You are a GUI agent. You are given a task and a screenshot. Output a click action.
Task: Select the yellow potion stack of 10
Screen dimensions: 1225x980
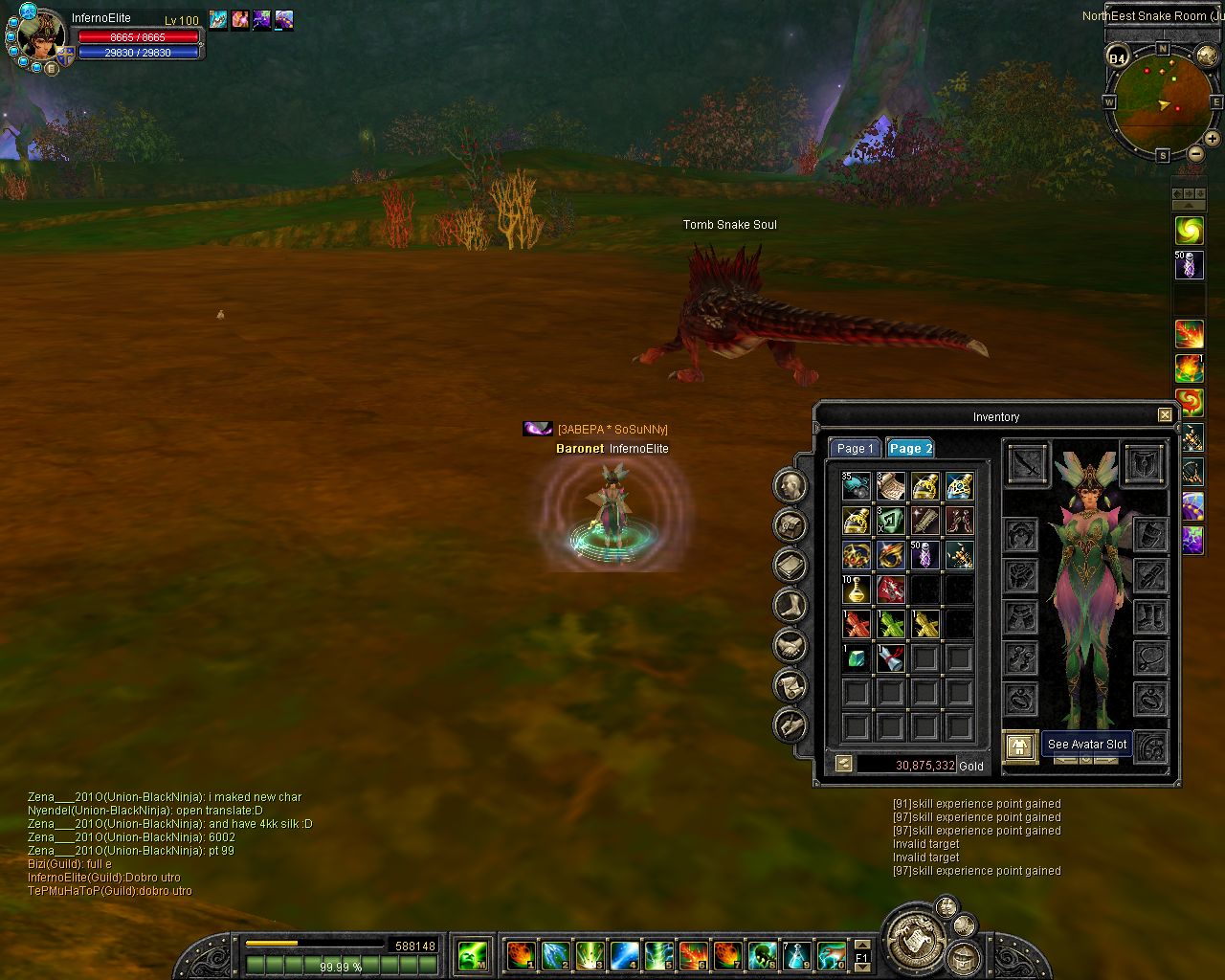point(856,590)
